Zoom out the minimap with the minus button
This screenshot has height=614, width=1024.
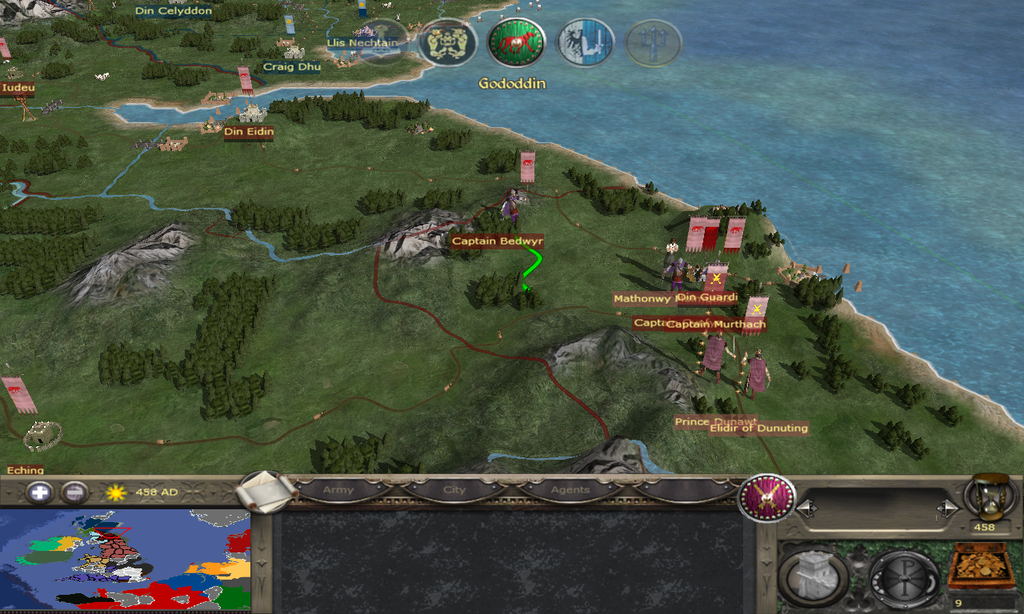click(74, 492)
